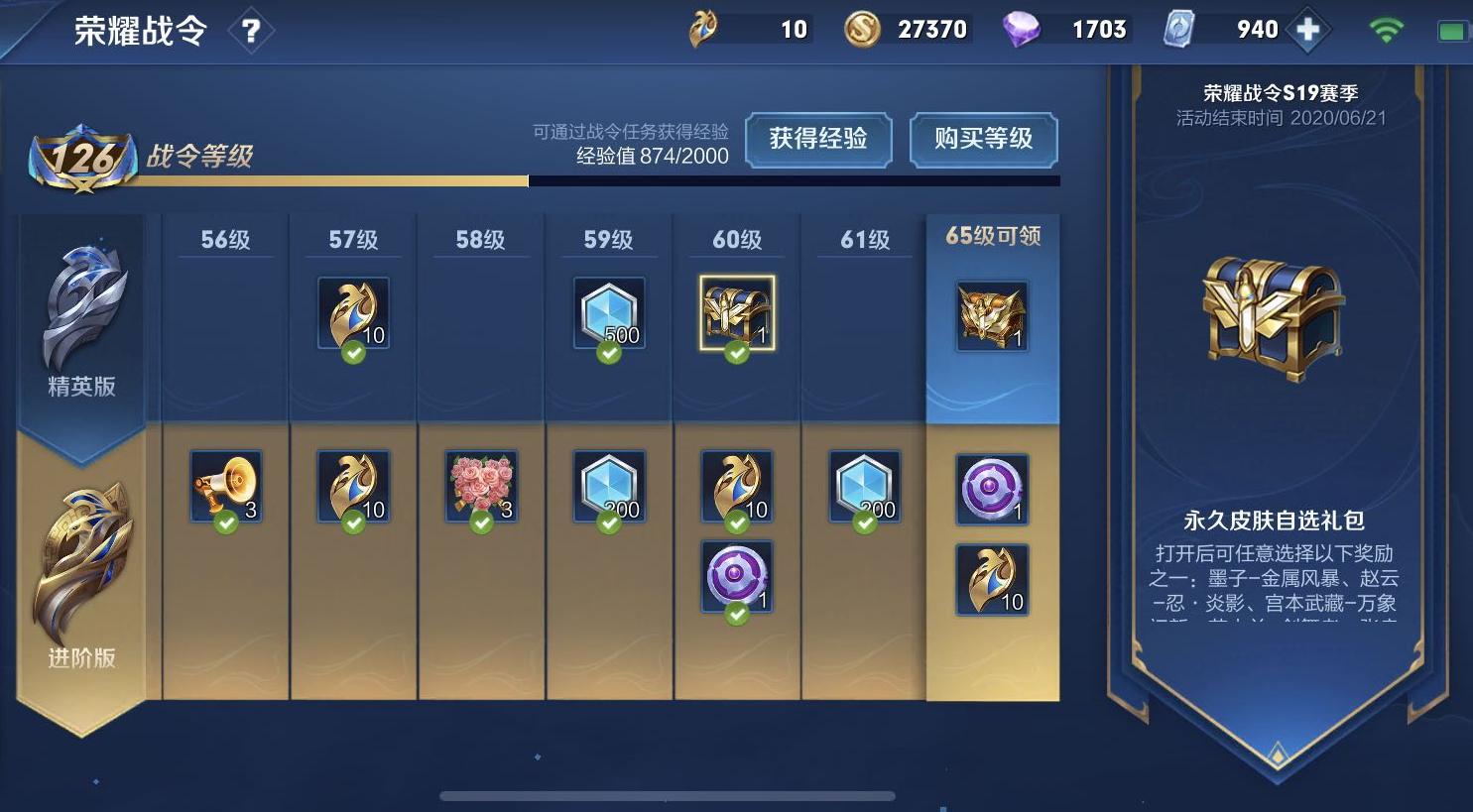The image size is (1473, 812).
Task: Click the purple rune reward under level 60
Action: point(735,576)
